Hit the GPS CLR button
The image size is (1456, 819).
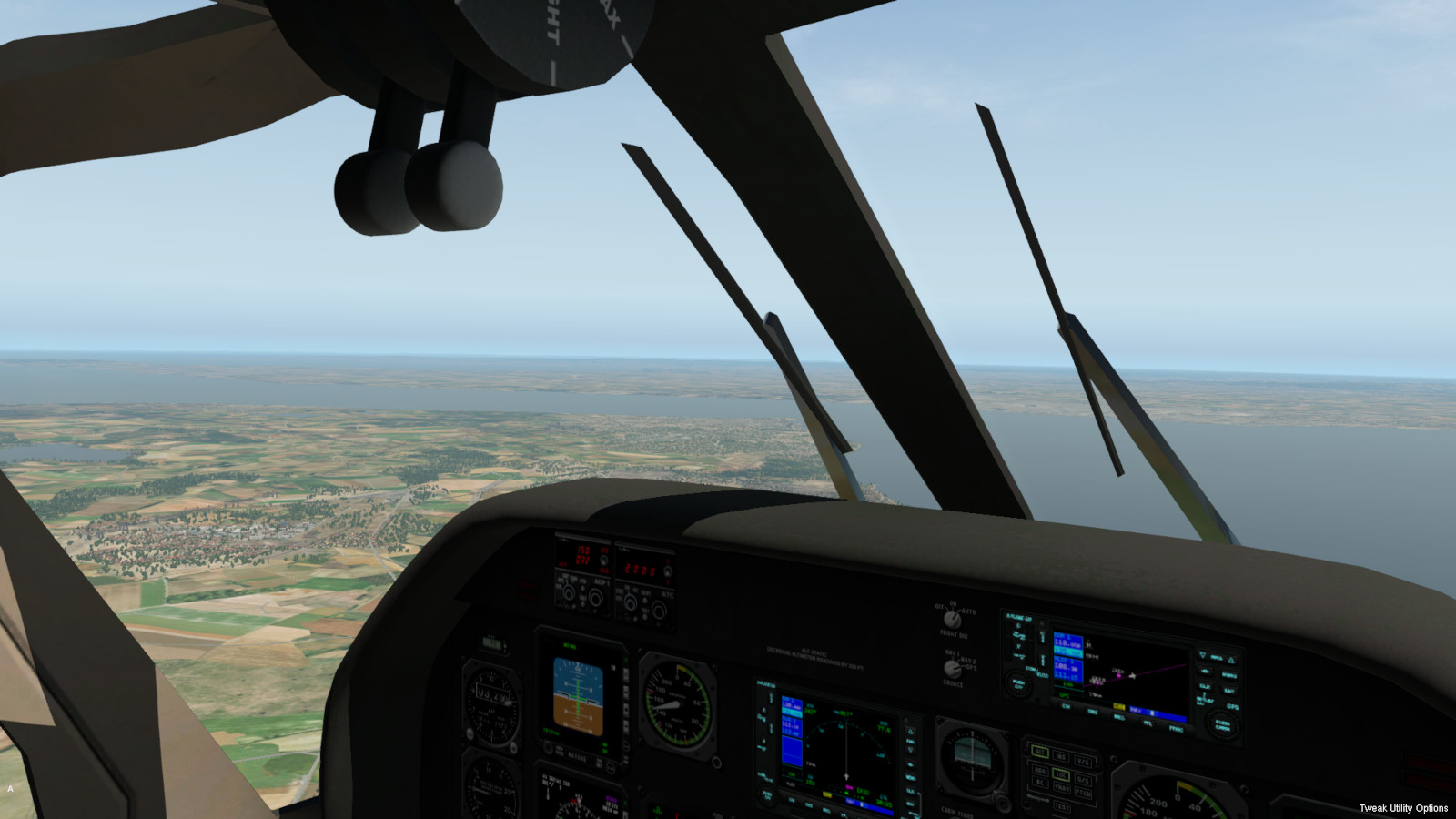[1205, 686]
